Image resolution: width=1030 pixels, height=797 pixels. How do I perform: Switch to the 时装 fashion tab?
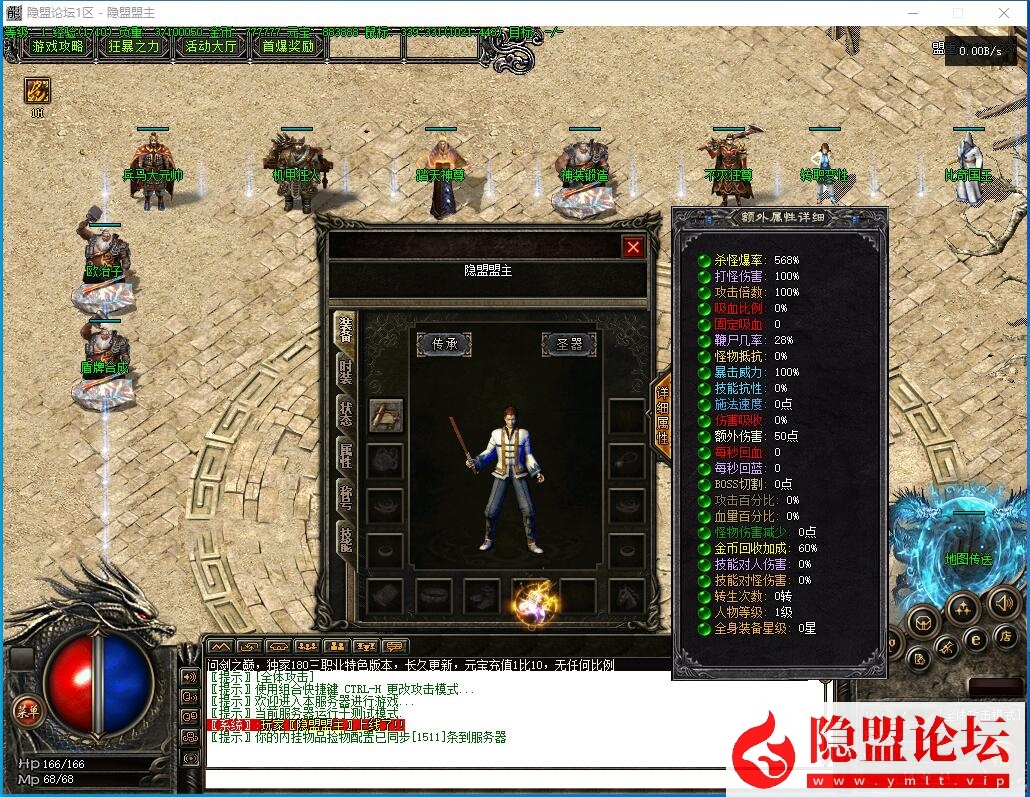(345, 371)
